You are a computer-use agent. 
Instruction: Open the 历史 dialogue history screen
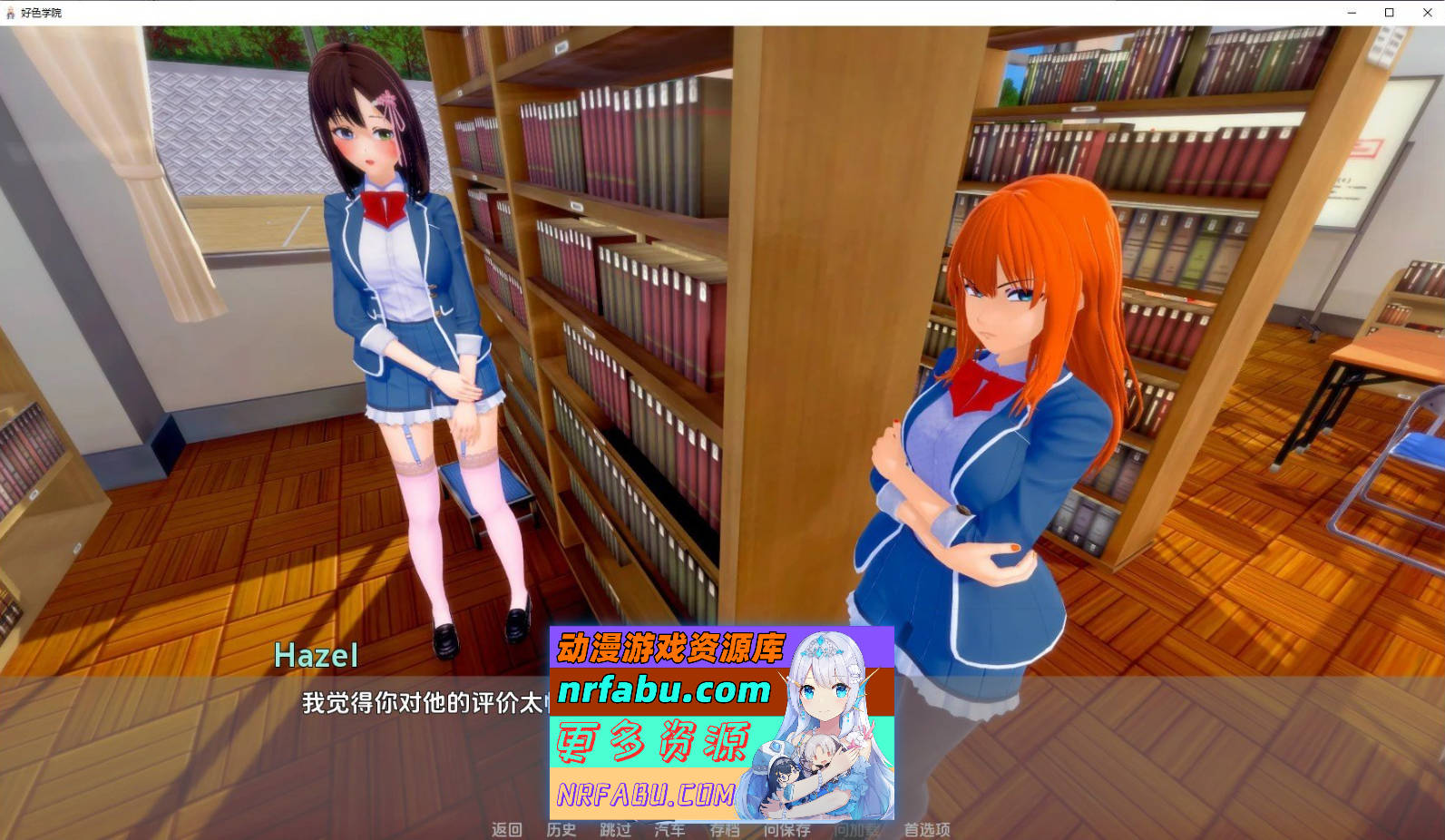point(562,830)
